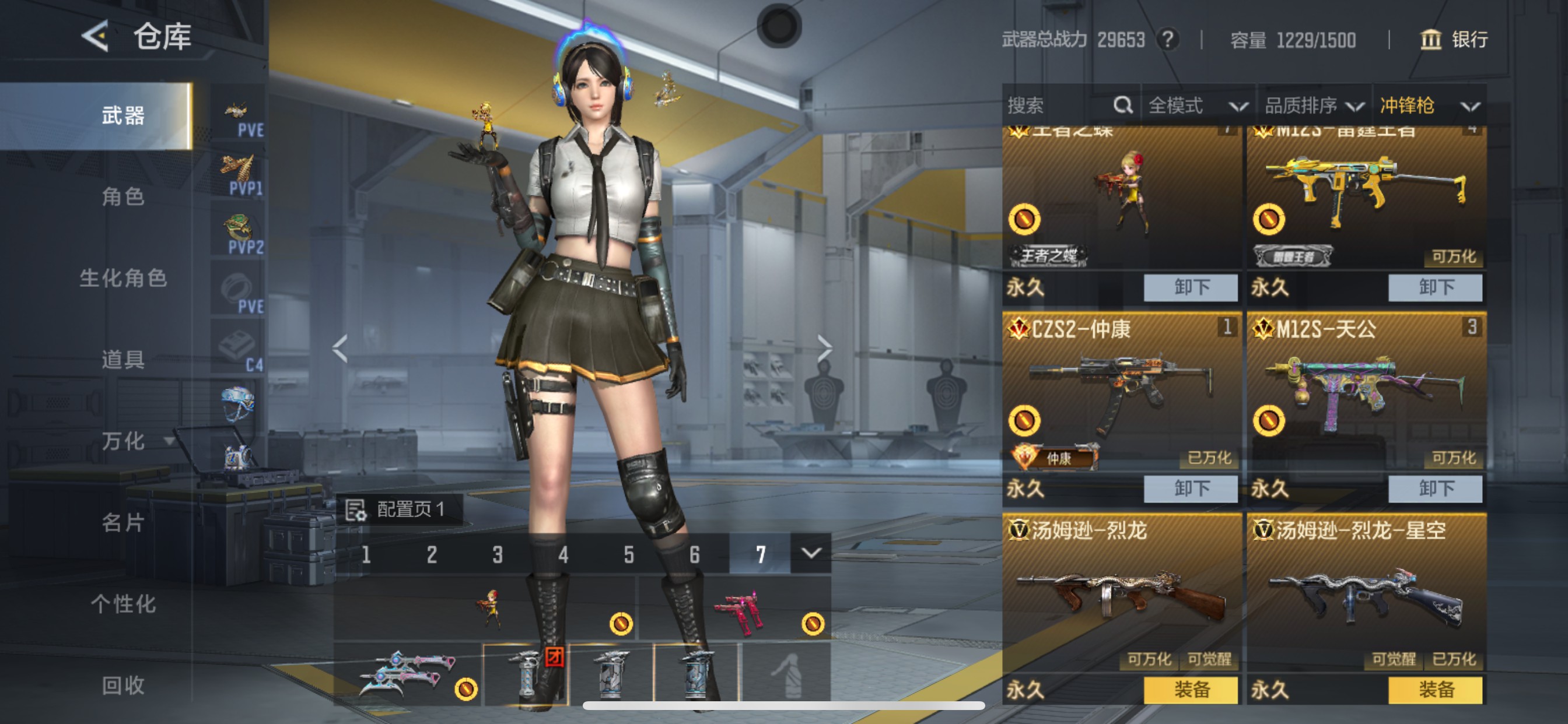
Task: Equip the 汤姆逊-烈龙-星空 weapon
Action: (1434, 690)
